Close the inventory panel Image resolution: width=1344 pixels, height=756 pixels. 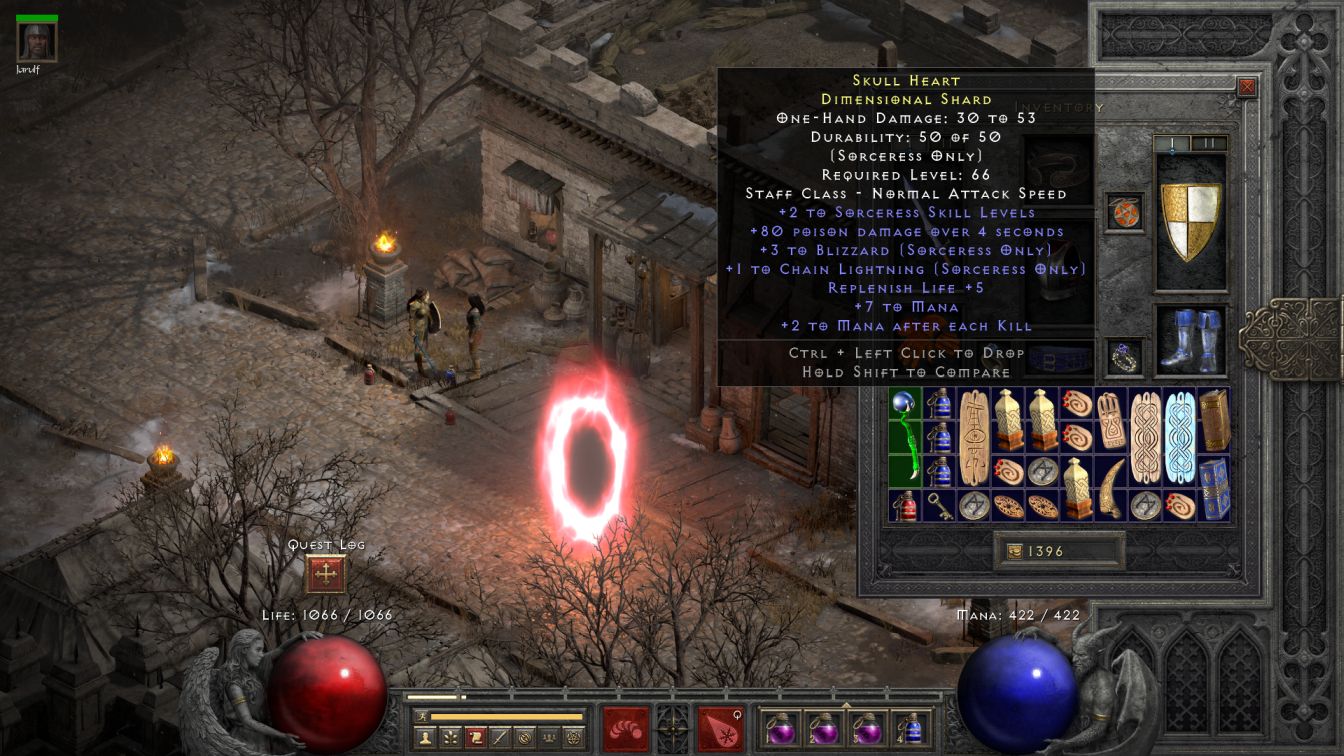1247,87
